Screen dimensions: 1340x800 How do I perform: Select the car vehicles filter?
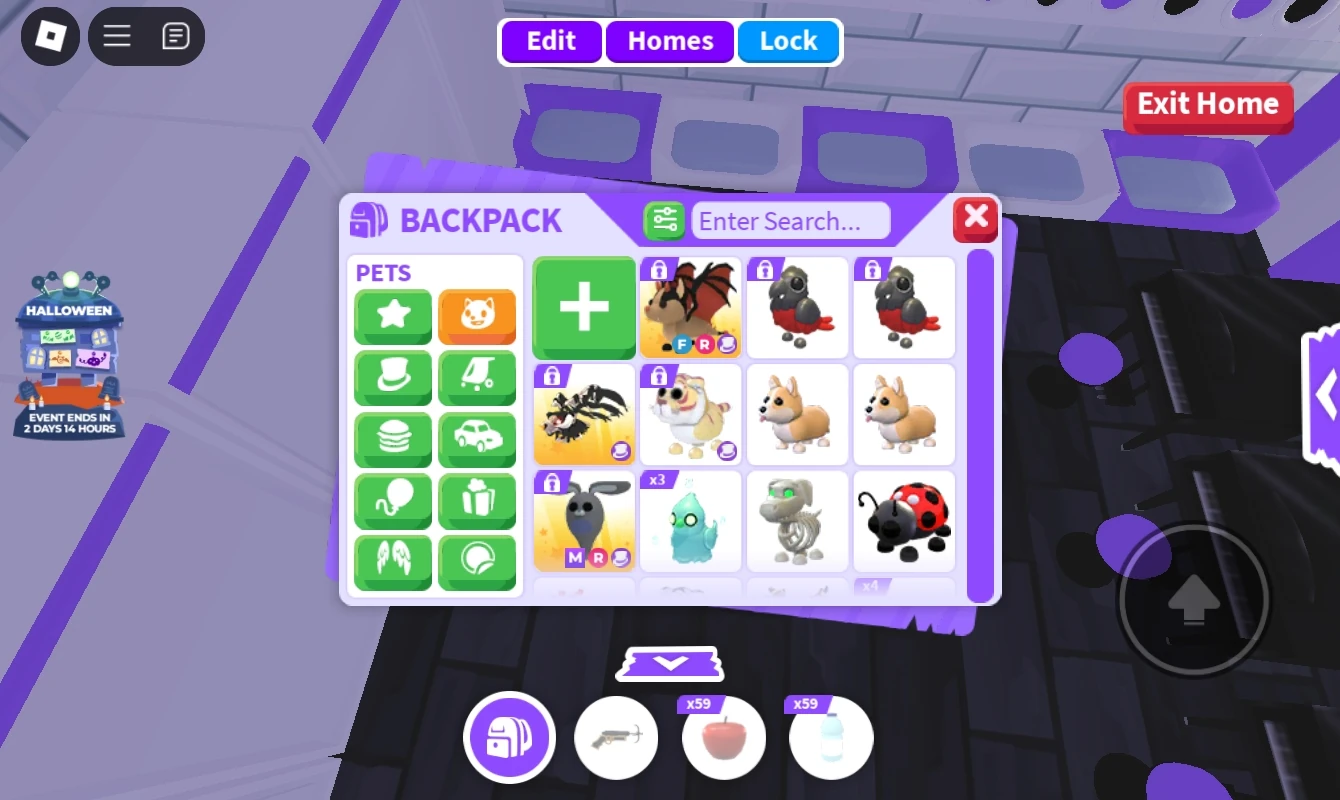pyautogui.click(x=477, y=440)
